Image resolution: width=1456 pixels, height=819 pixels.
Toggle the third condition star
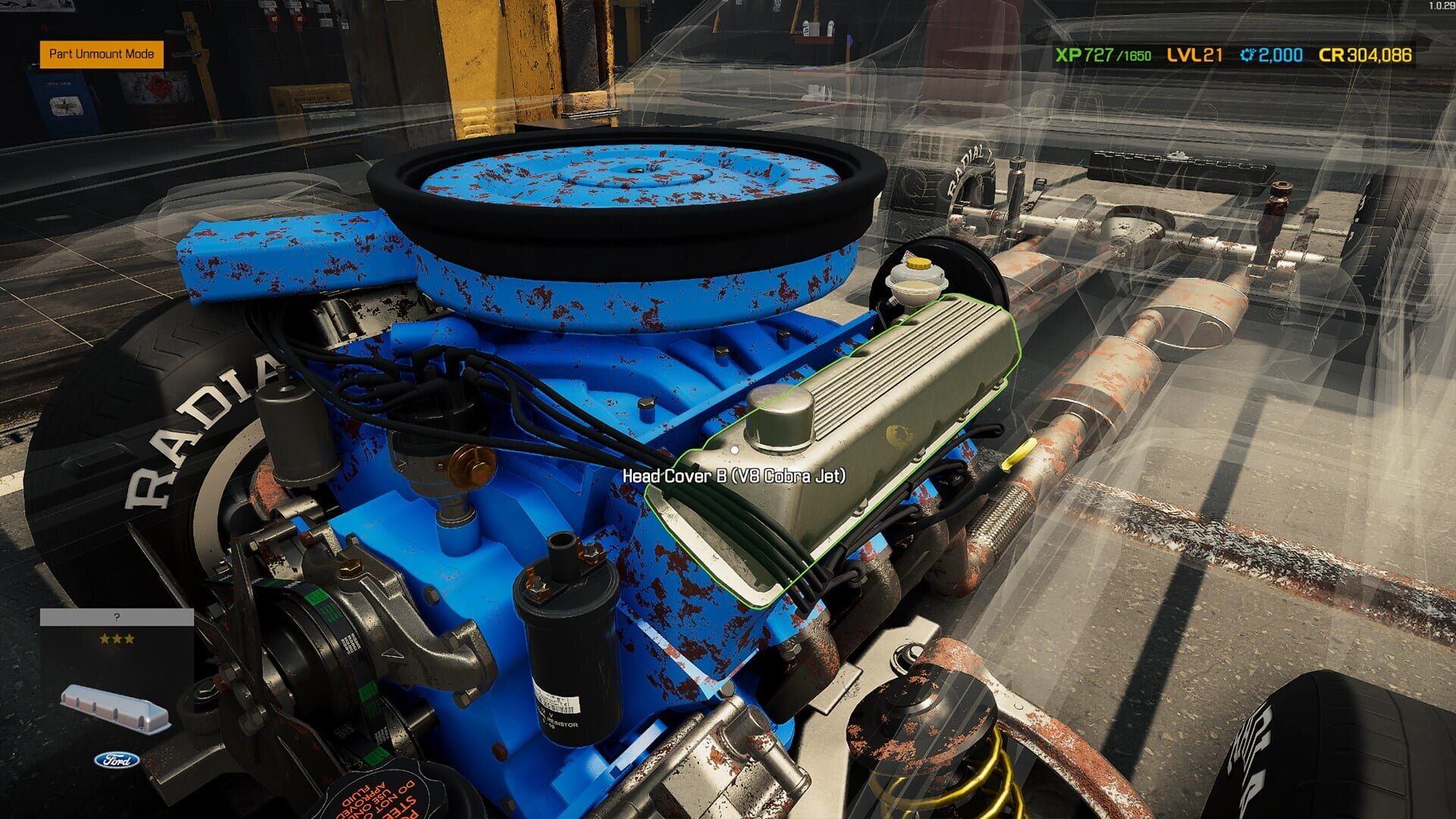pyautogui.click(x=130, y=639)
